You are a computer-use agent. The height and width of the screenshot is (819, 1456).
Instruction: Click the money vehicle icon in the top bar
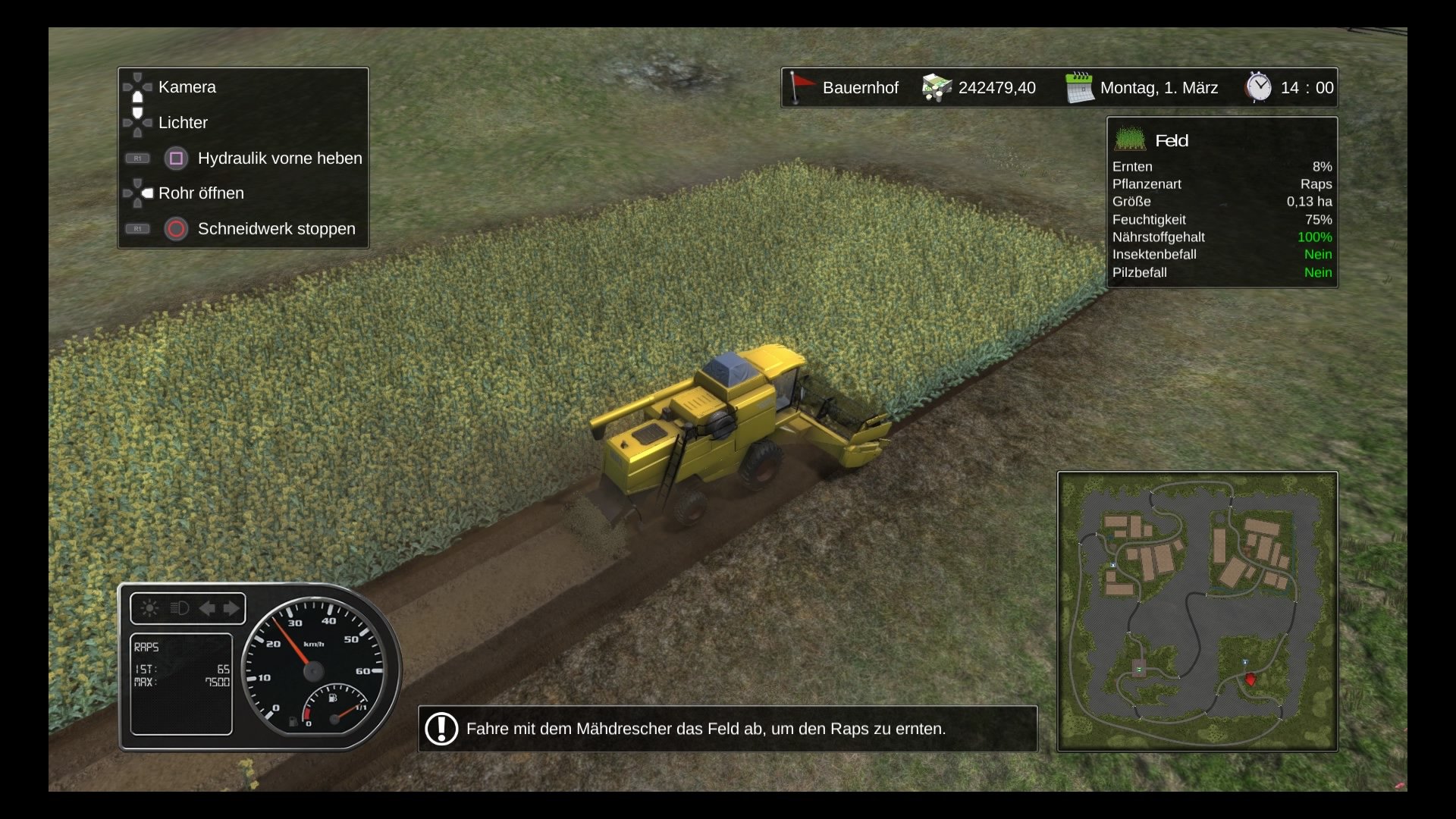click(x=937, y=88)
